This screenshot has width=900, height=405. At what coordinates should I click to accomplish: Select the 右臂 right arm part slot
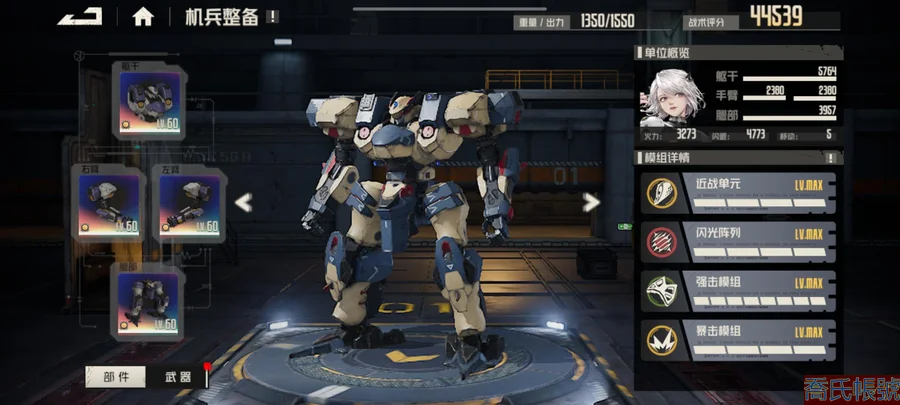point(110,202)
